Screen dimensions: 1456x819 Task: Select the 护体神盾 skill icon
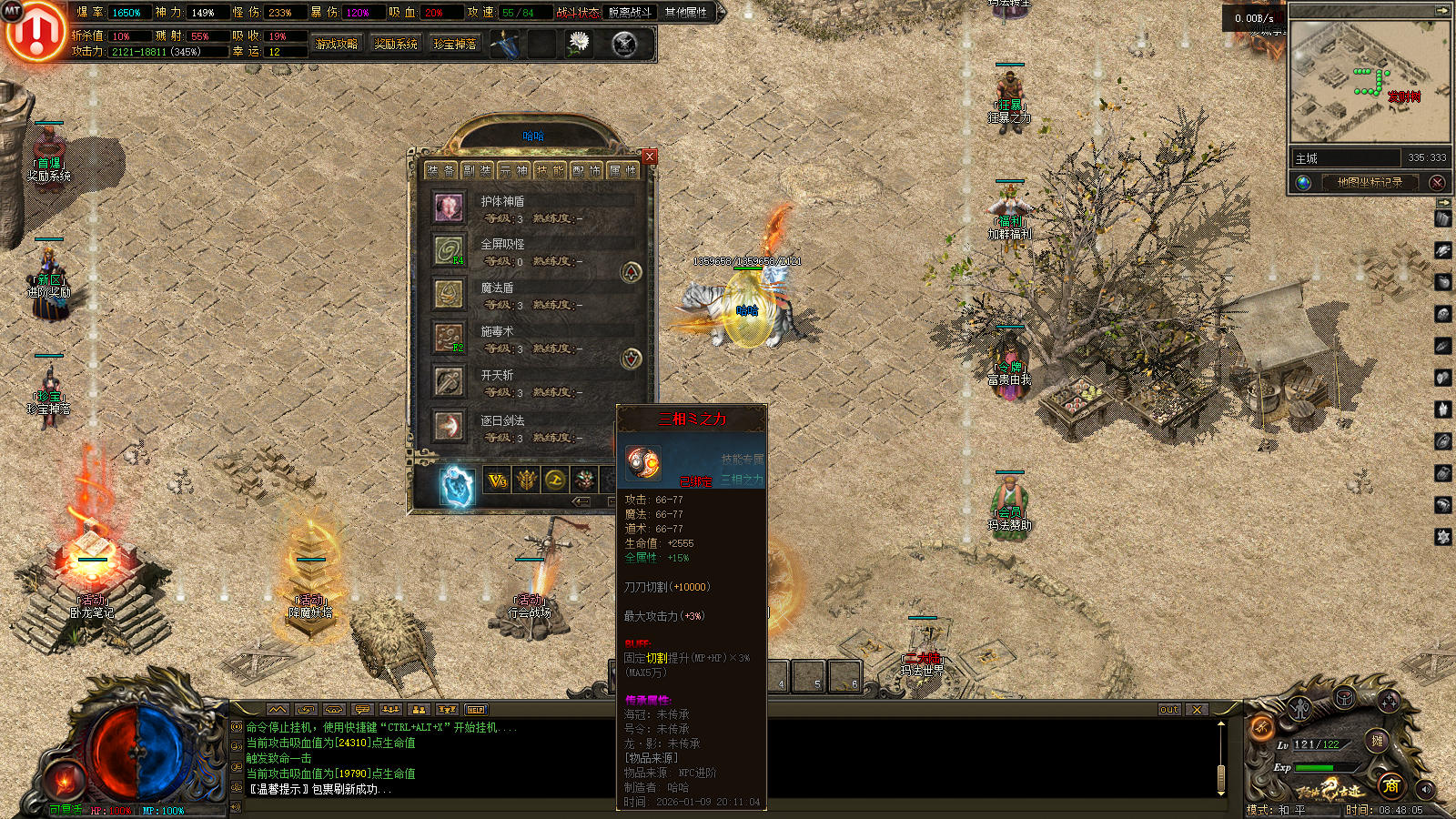coord(448,207)
